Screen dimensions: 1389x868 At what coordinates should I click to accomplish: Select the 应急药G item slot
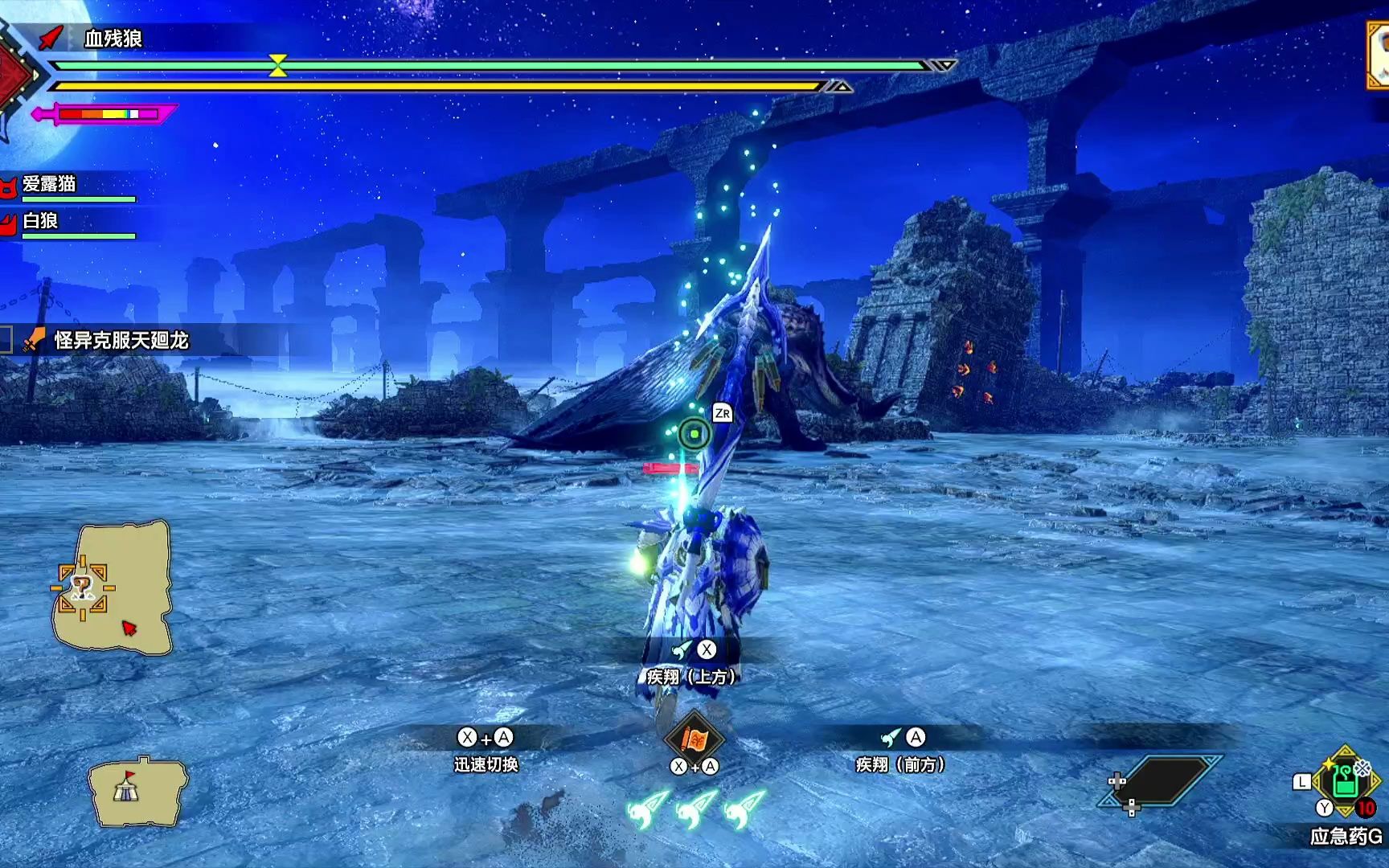click(1346, 780)
